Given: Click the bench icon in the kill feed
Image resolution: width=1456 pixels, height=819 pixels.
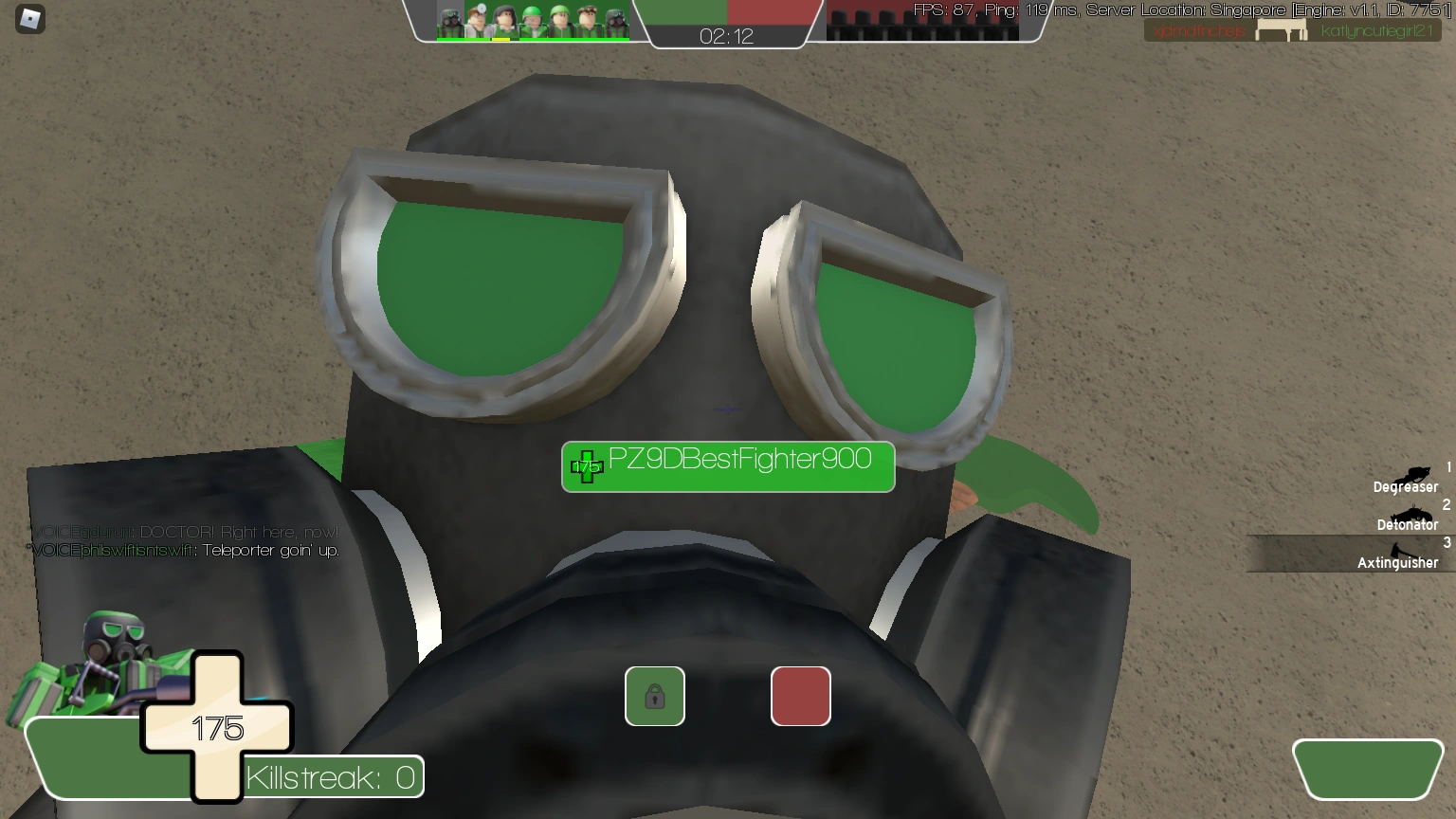Looking at the screenshot, I should [1283, 29].
